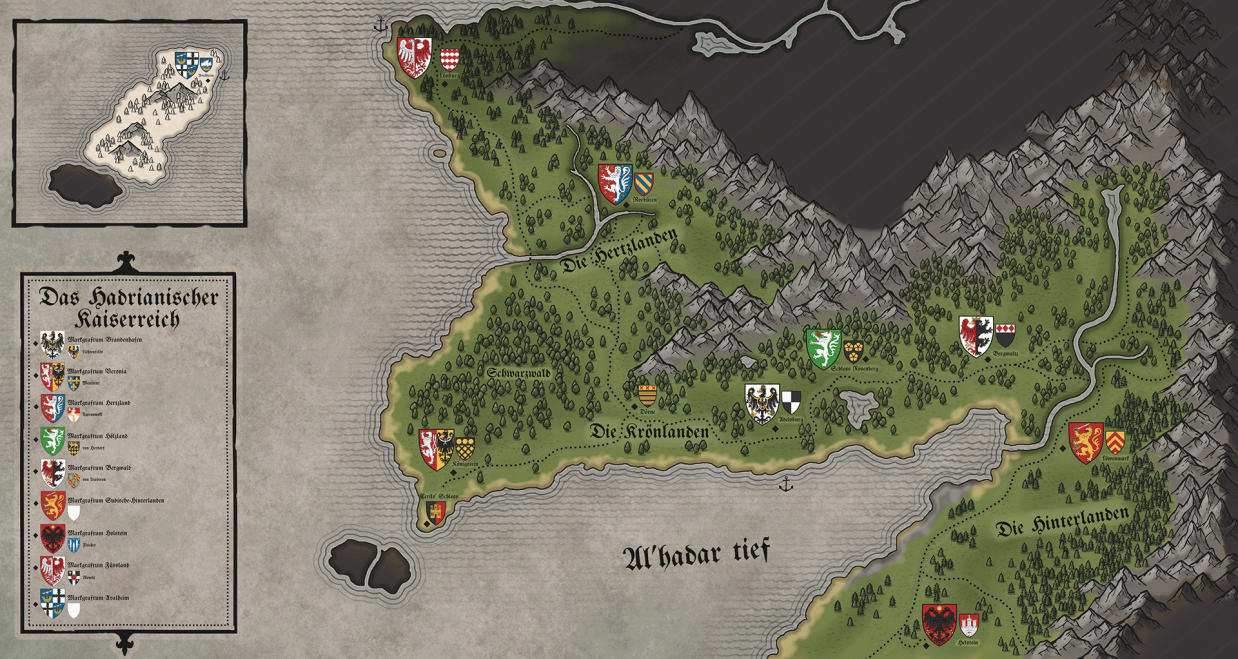The image size is (1238, 659).
Task: Choose the golden lion shield in Die Hinterlanden
Action: click(x=1086, y=442)
